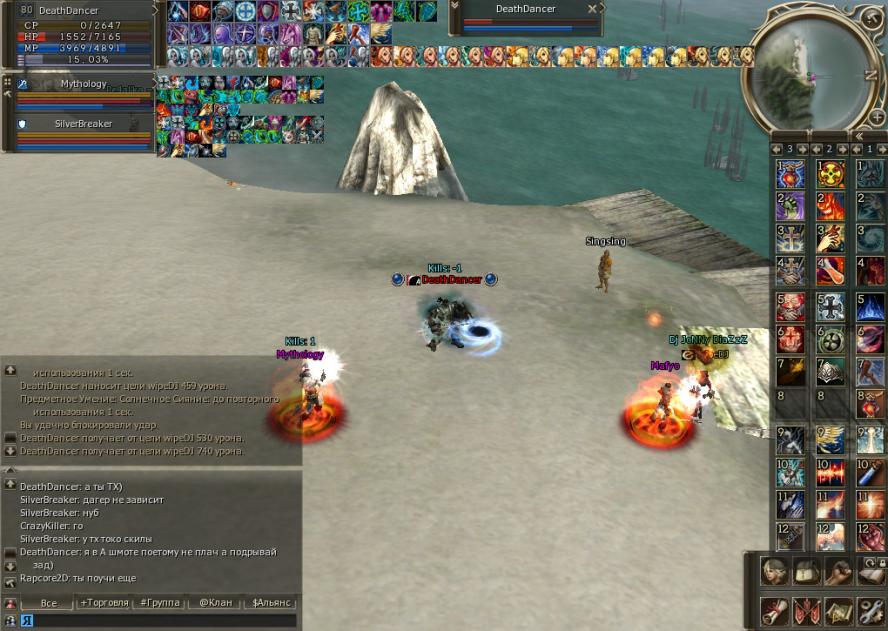Show the @Клан chat tab

tap(216, 603)
